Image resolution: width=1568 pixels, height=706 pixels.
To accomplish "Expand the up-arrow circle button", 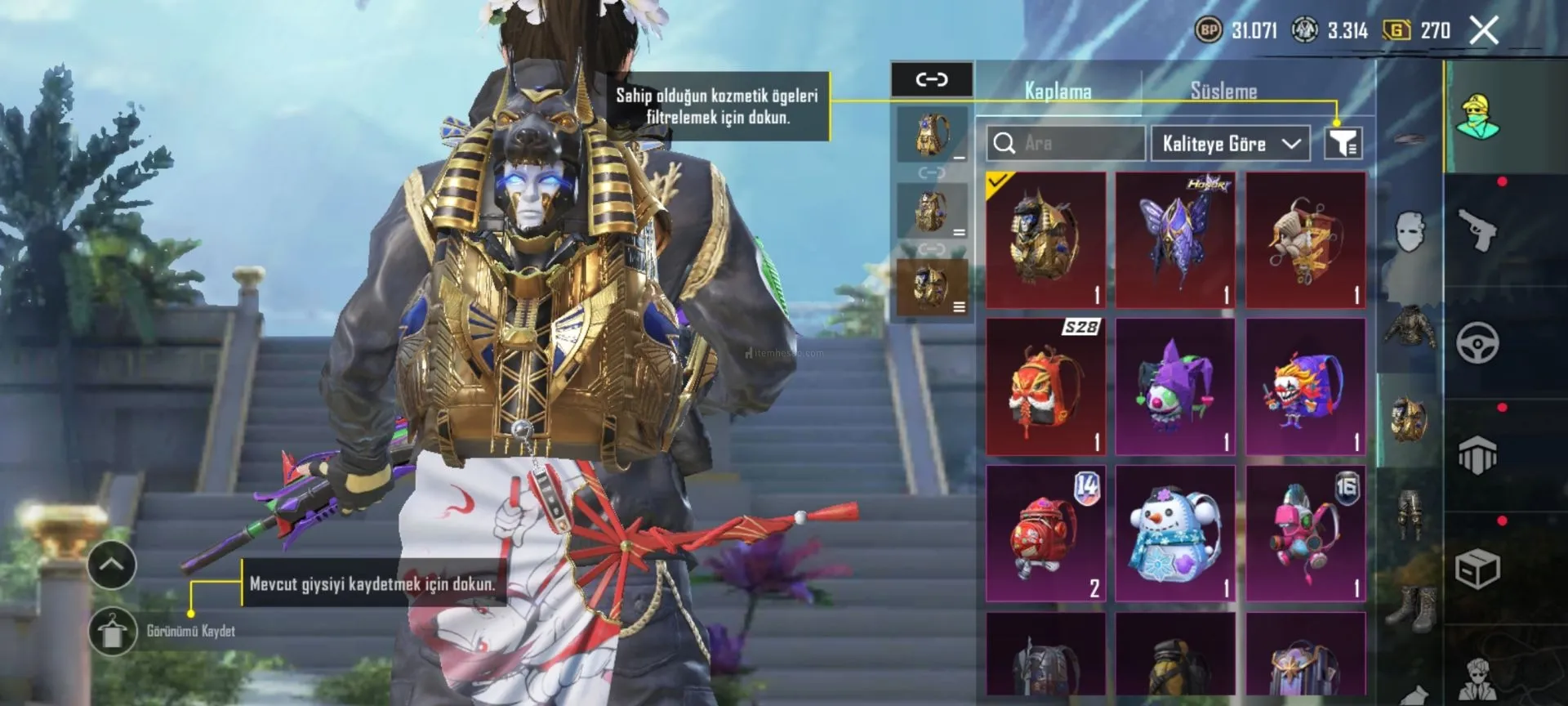I will [x=112, y=565].
